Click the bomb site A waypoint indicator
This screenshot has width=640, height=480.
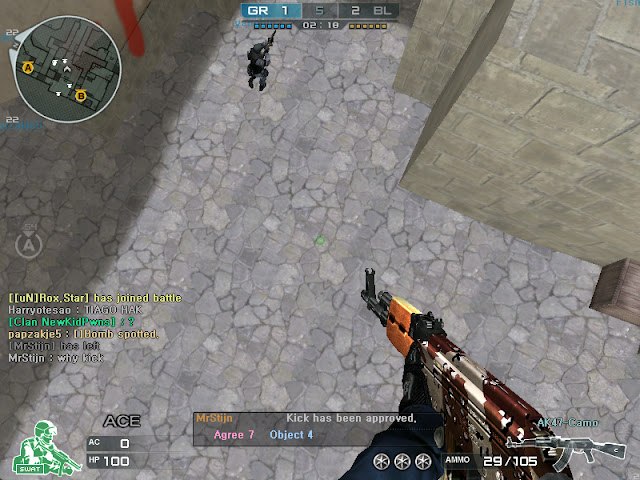(31, 243)
